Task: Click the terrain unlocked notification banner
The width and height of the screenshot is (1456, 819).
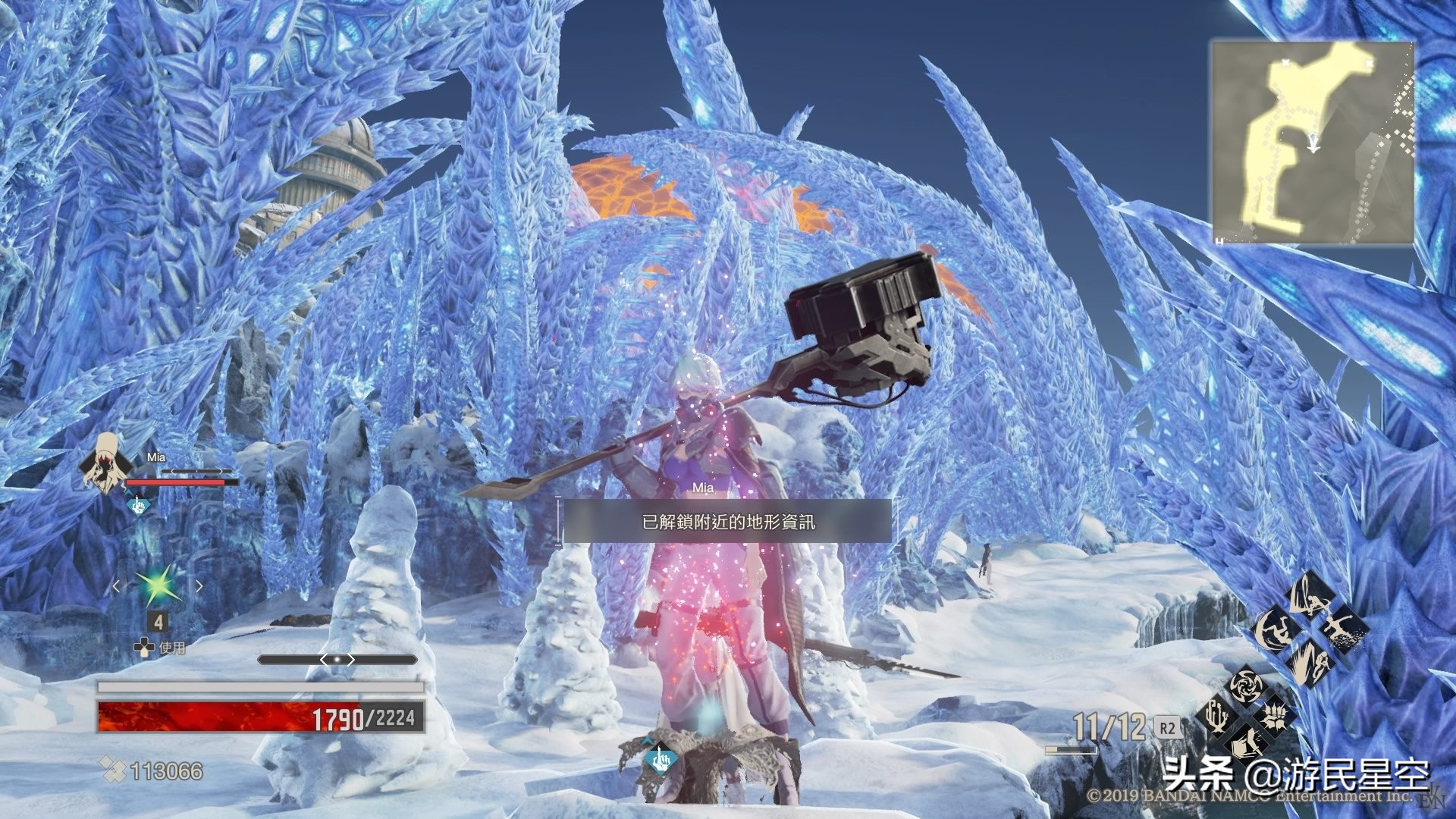Action: click(x=727, y=522)
